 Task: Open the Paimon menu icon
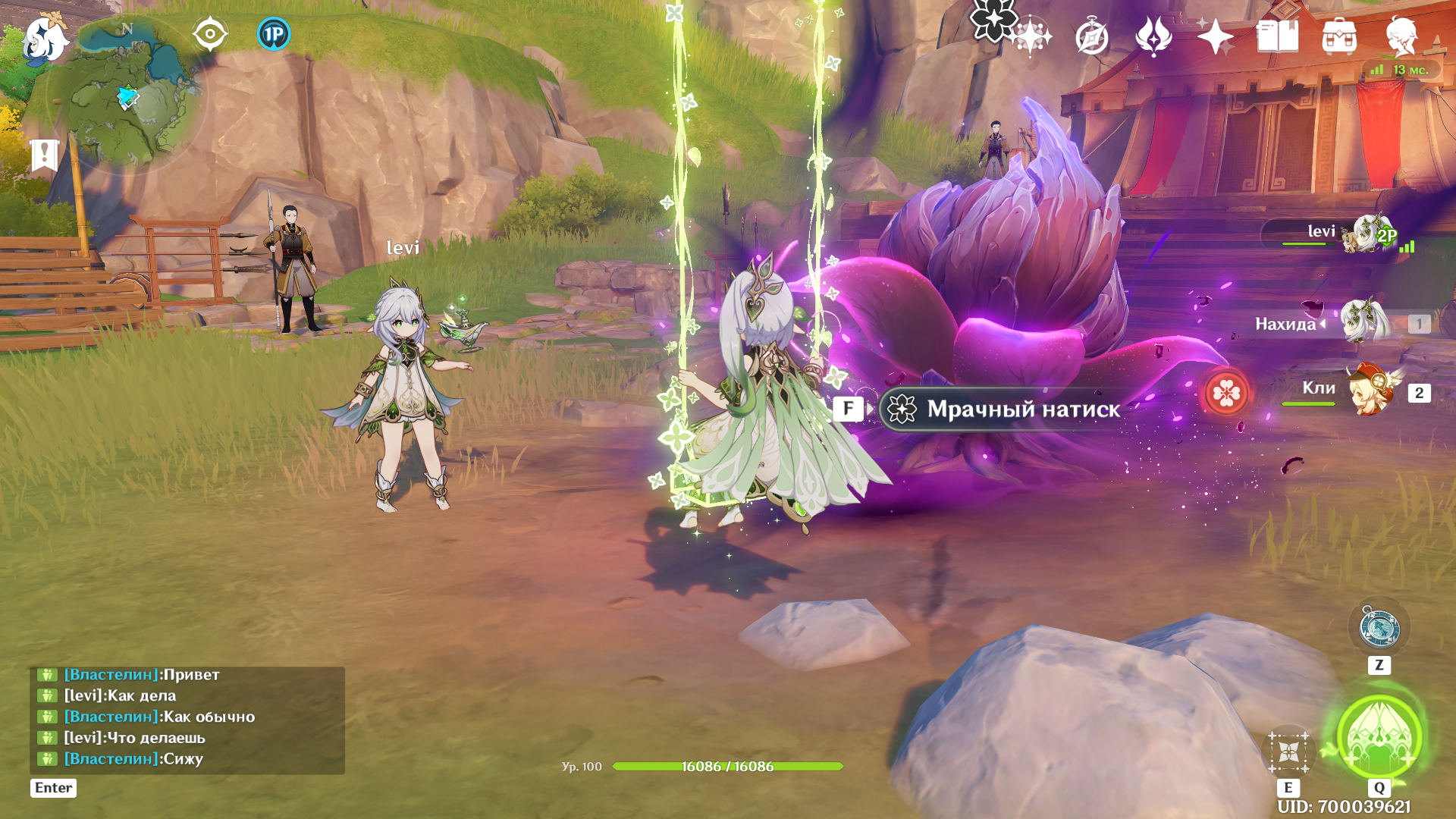(45, 39)
